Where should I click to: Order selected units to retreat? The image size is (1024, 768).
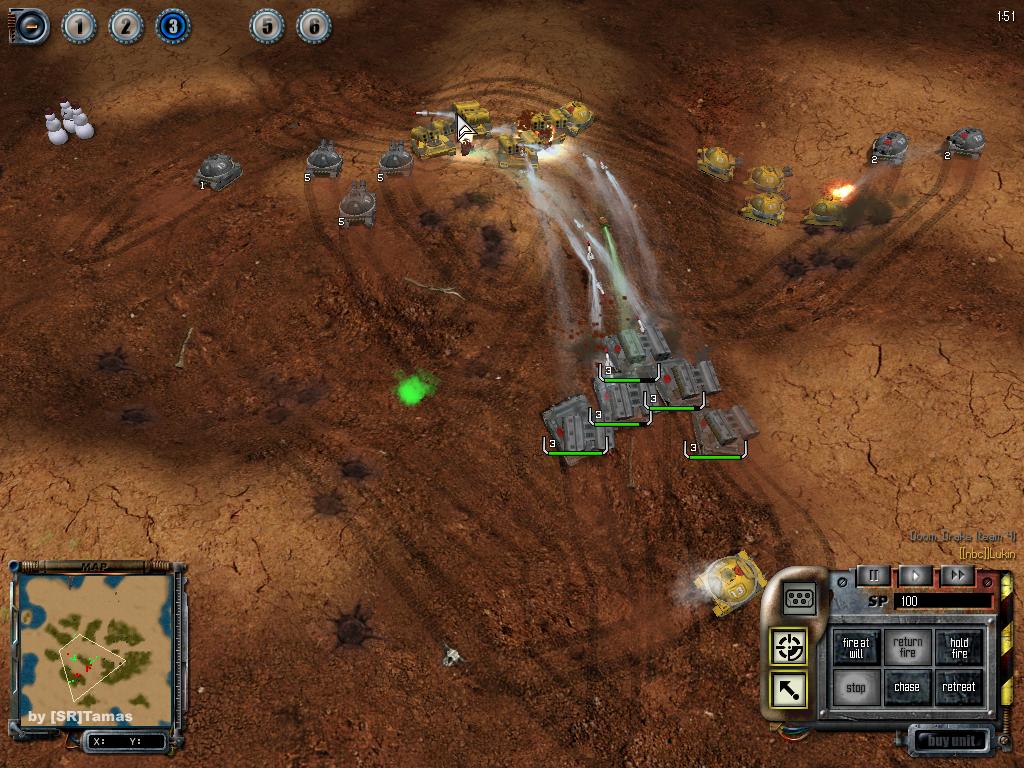(959, 688)
